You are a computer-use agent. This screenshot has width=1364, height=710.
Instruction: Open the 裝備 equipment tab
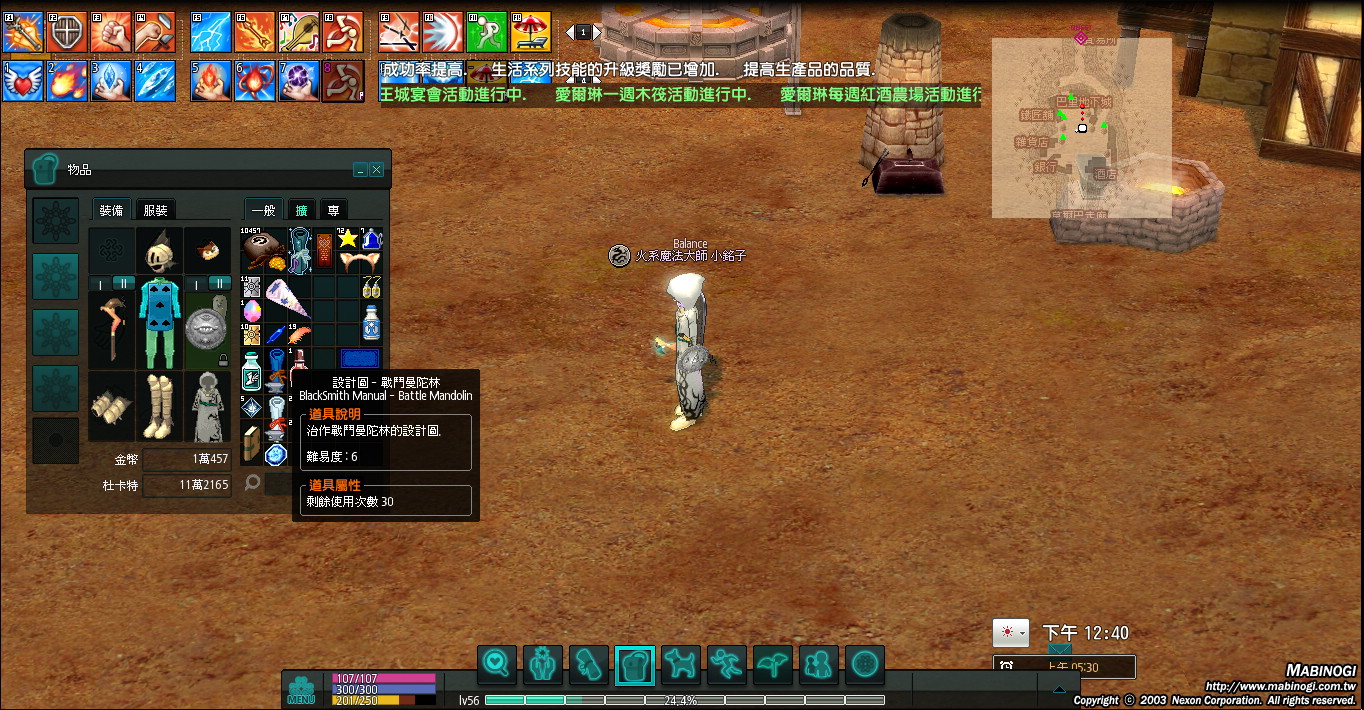click(x=111, y=210)
